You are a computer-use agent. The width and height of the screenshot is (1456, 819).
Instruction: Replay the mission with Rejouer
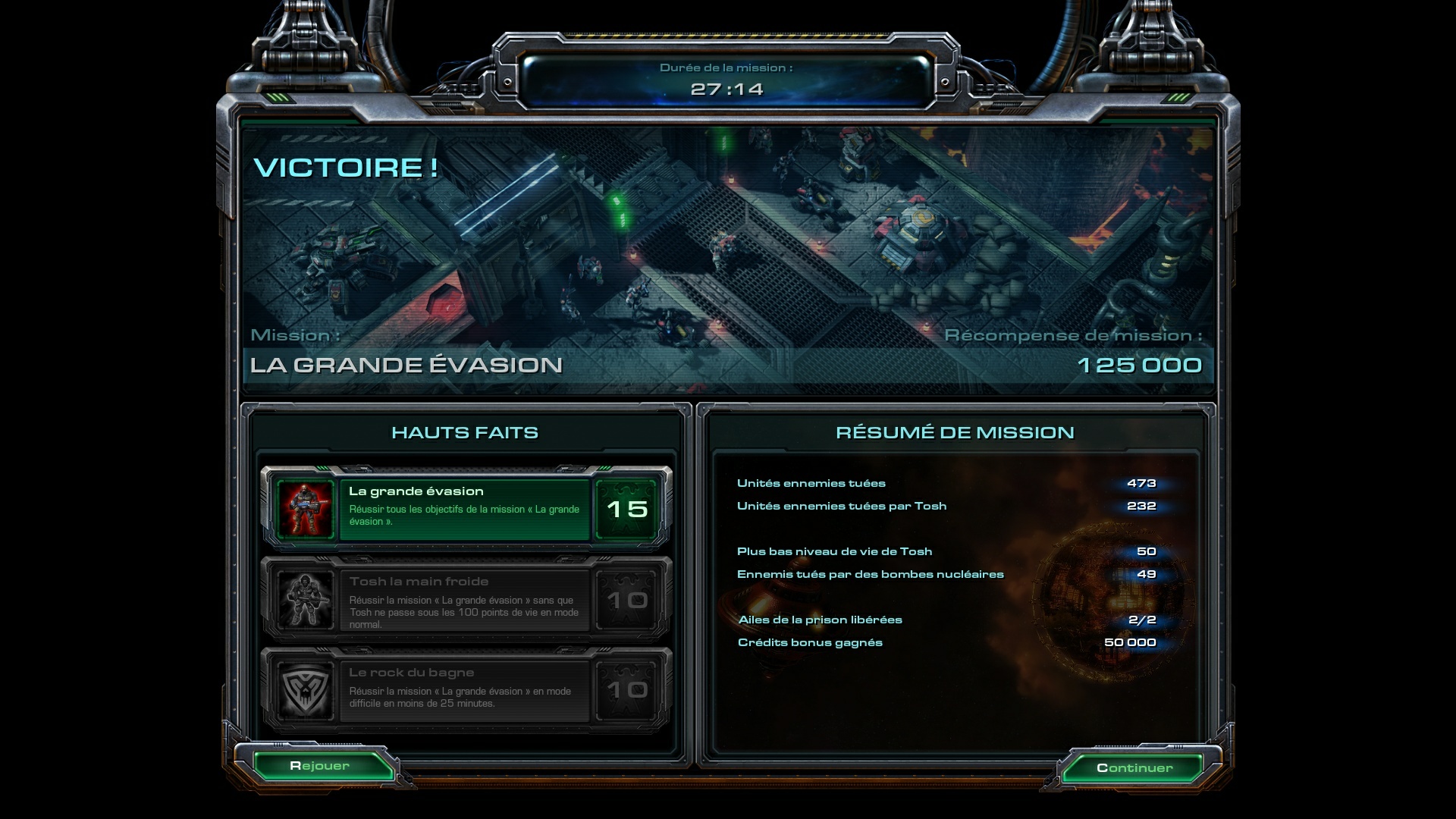point(319,766)
